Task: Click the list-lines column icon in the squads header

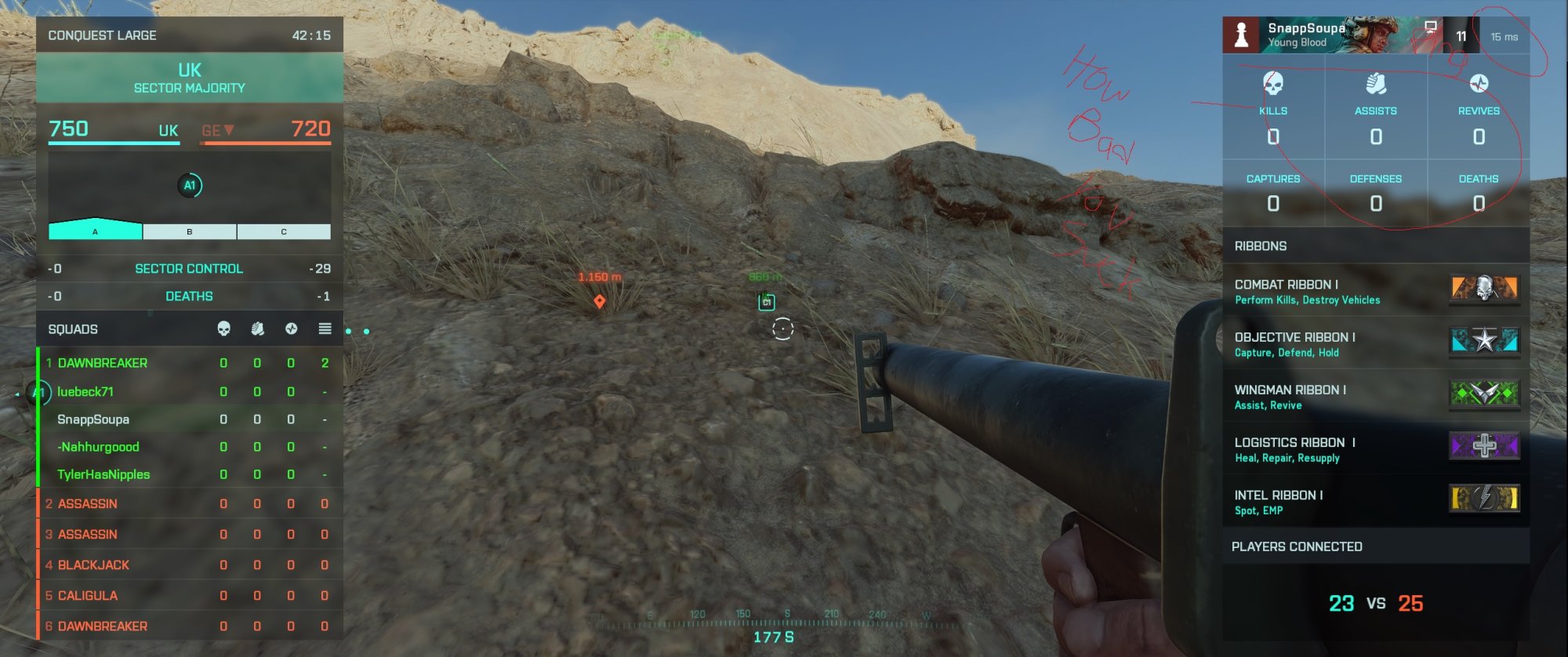Action: tap(325, 329)
